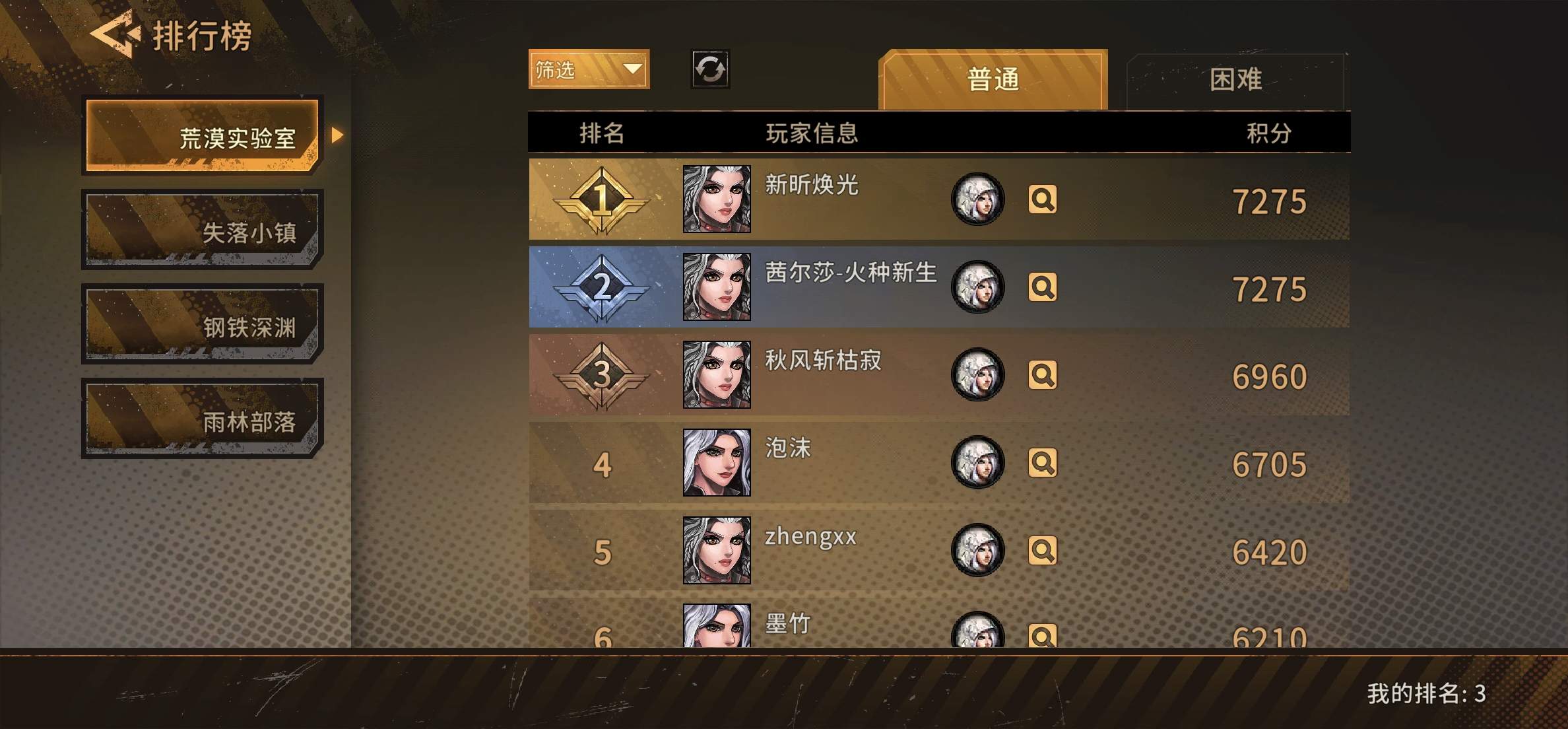This screenshot has height=729, width=1568.
Task: Switch to the 困难 tab
Action: [1237, 79]
